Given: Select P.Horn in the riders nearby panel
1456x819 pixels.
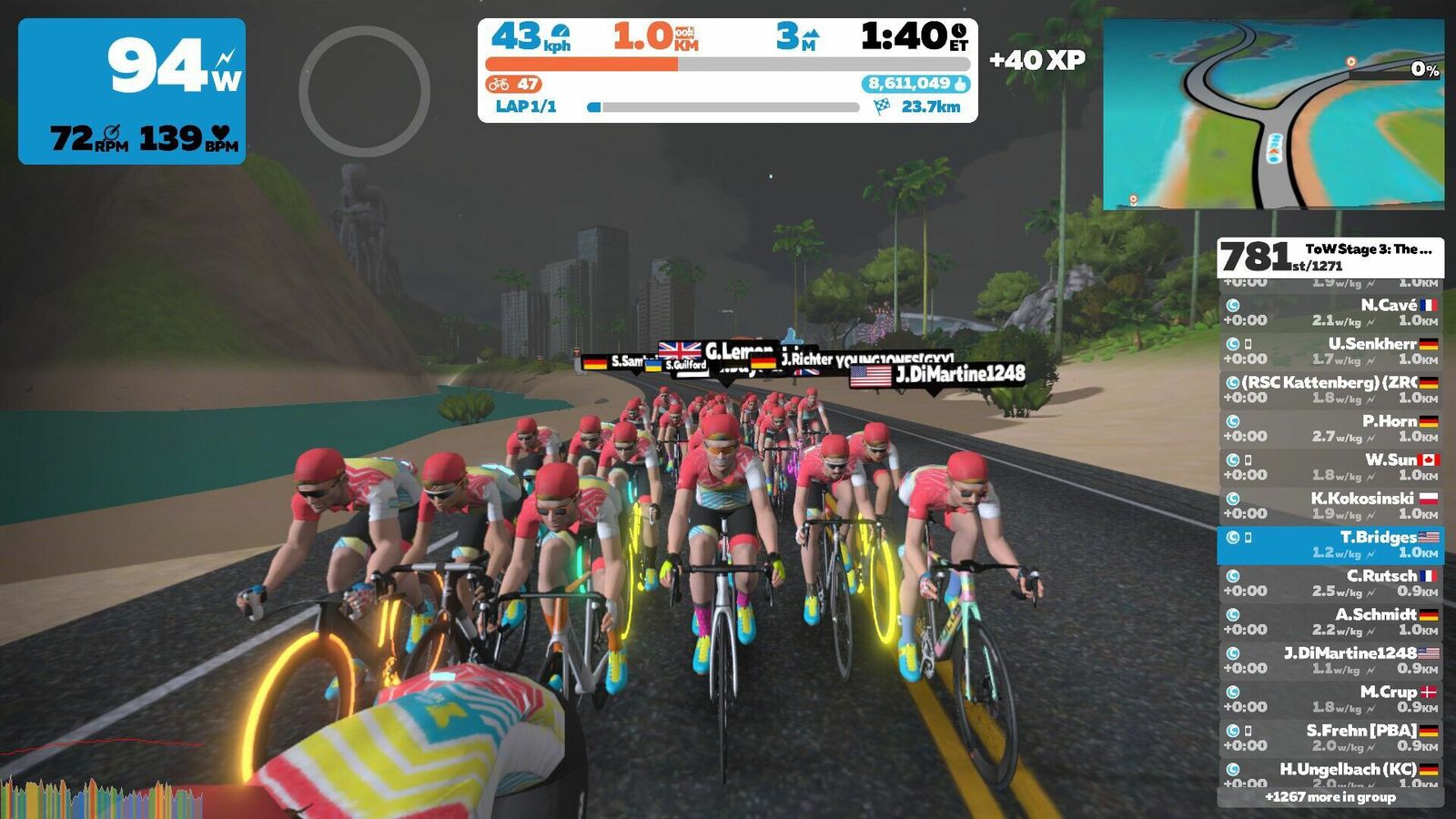Looking at the screenshot, I should click(1330, 428).
